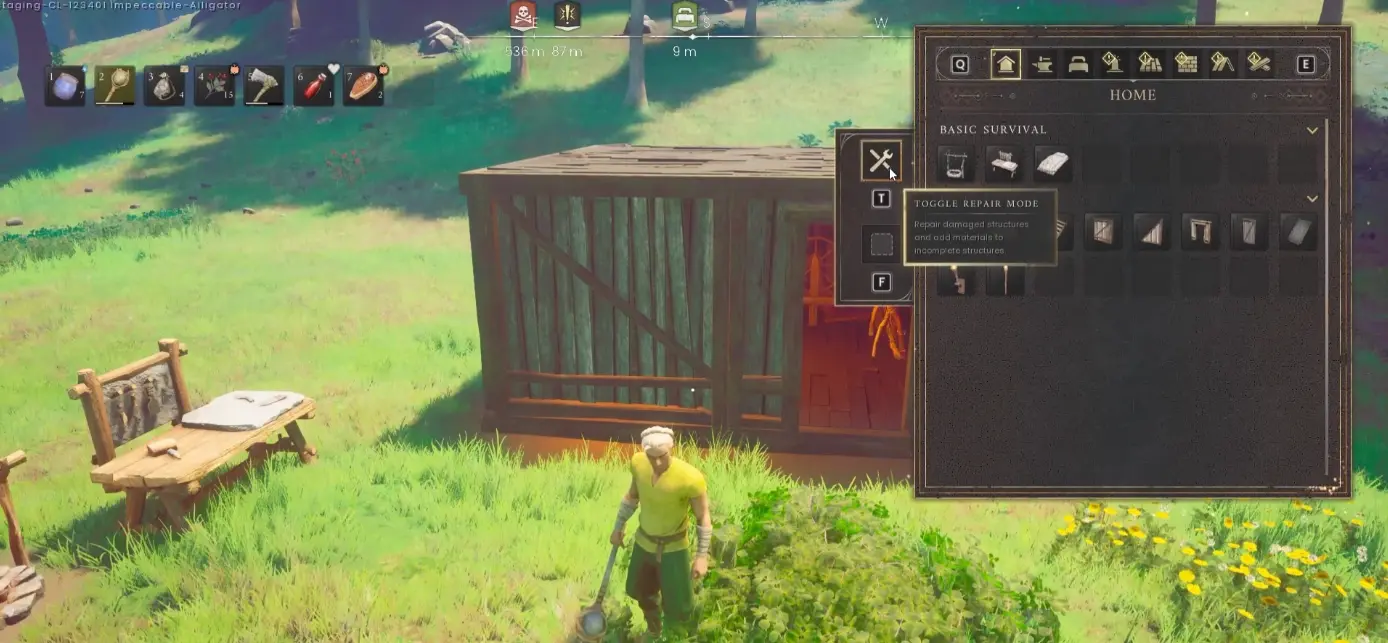This screenshot has width=1388, height=643.
Task: Pick the bedroll build item
Action: click(1052, 164)
